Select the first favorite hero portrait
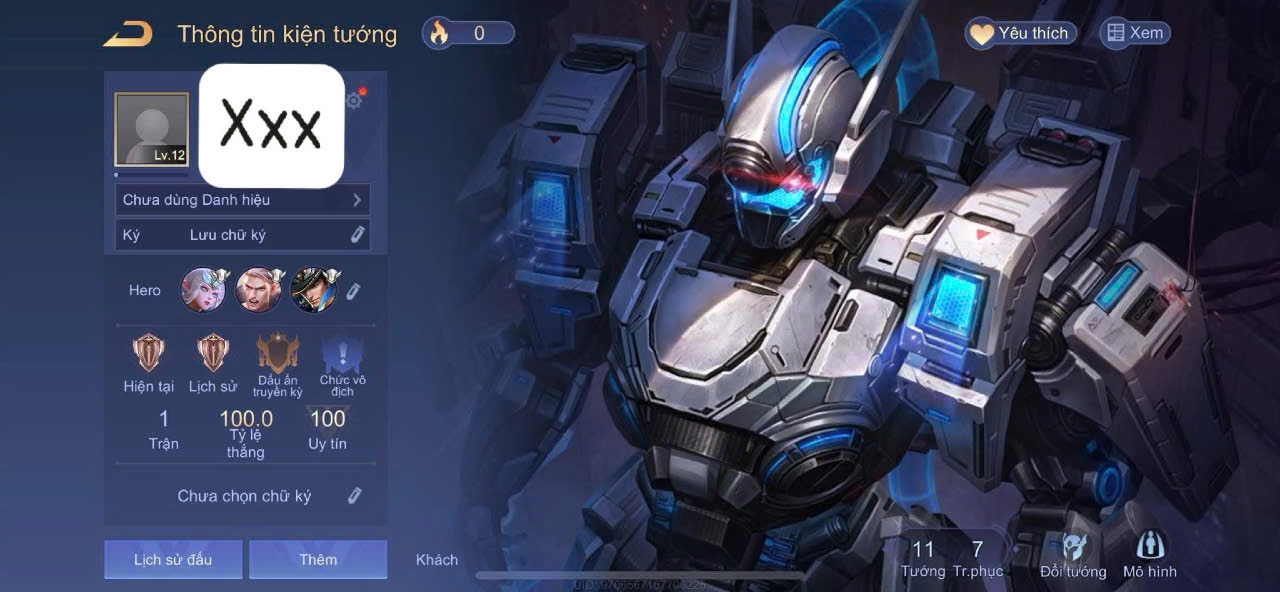1280x592 pixels. coord(203,290)
